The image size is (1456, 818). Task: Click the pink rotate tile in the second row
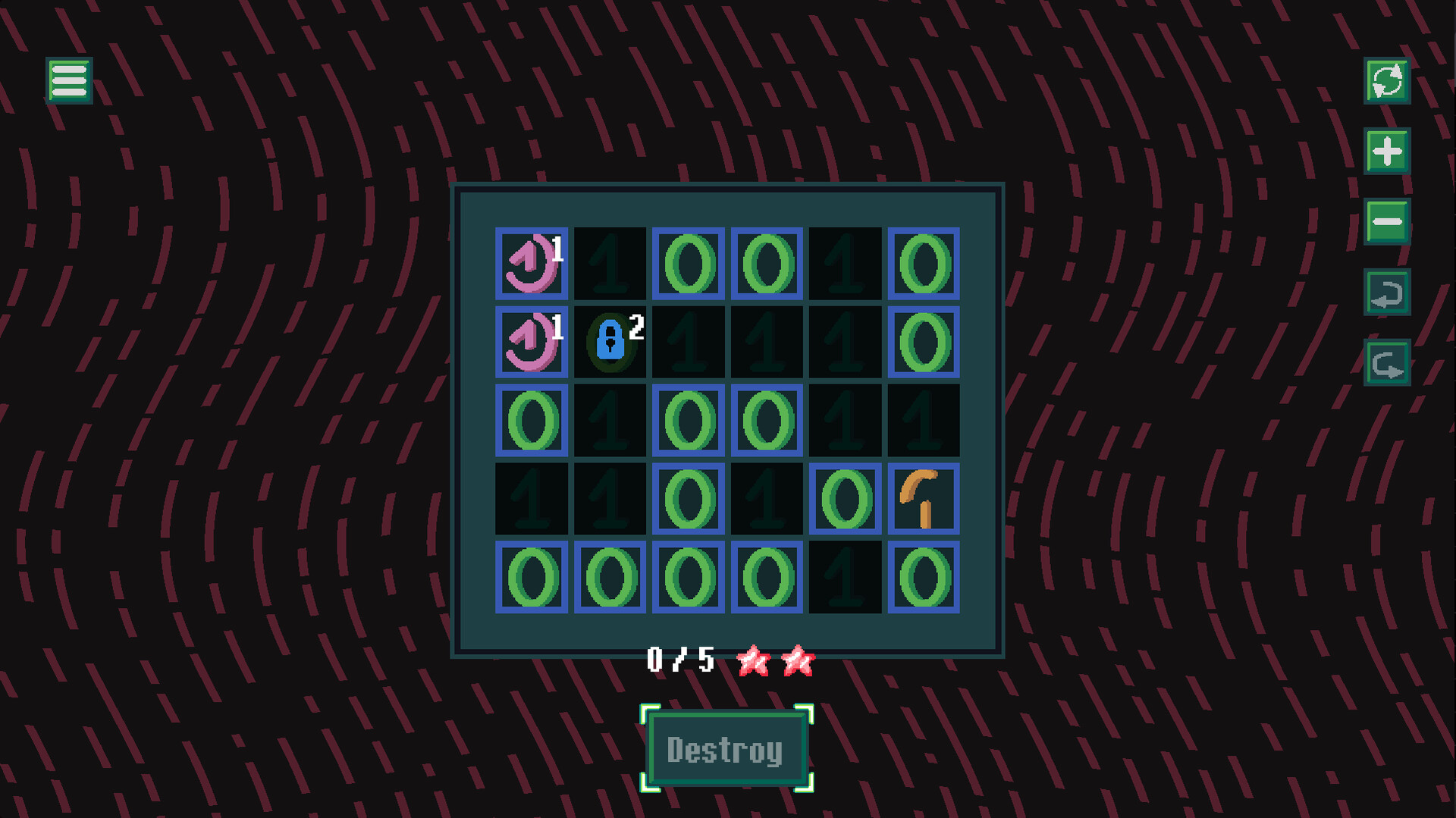(531, 343)
